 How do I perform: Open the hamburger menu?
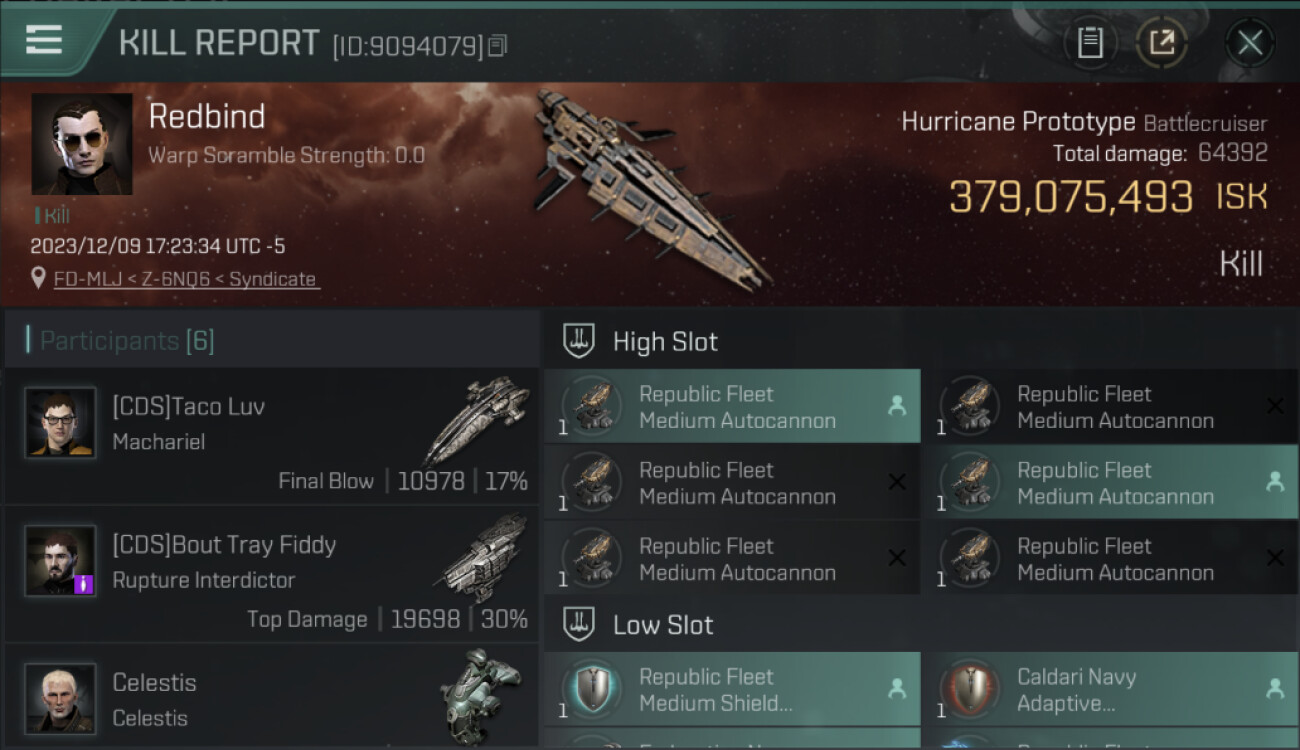44,41
